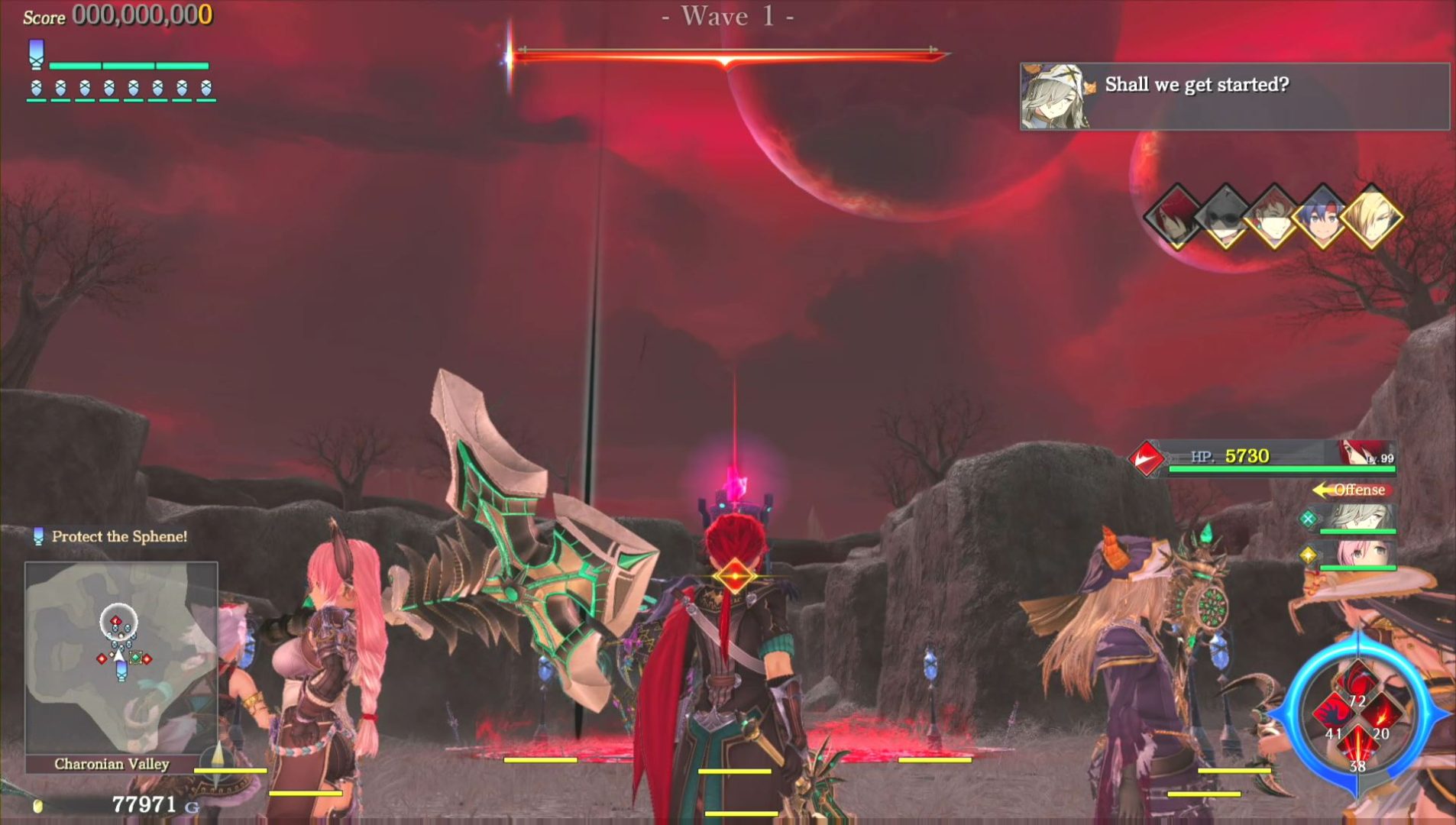Select the dark red-haired ally diamond portrait

coord(1175,218)
